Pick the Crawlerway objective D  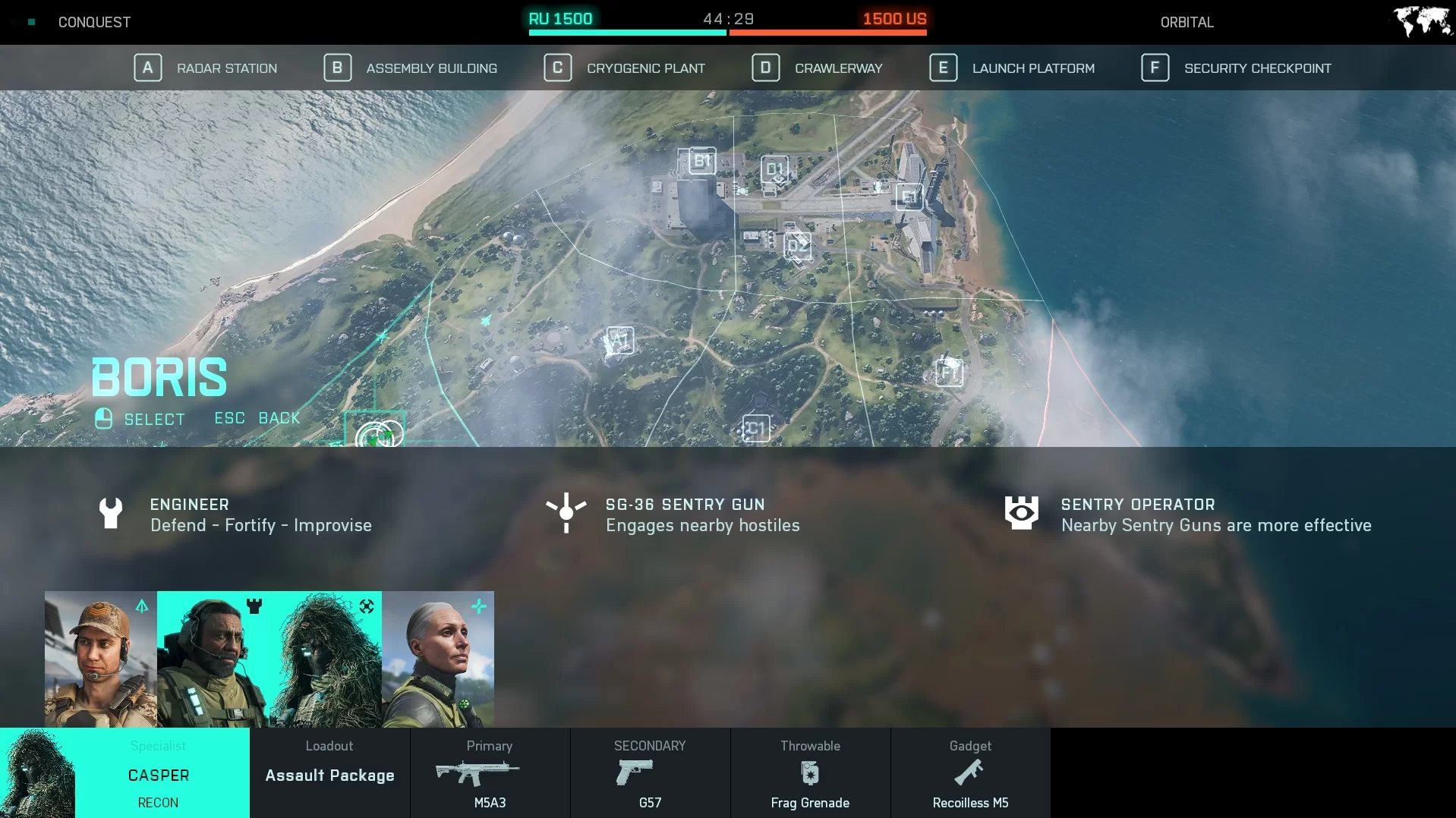click(x=818, y=68)
